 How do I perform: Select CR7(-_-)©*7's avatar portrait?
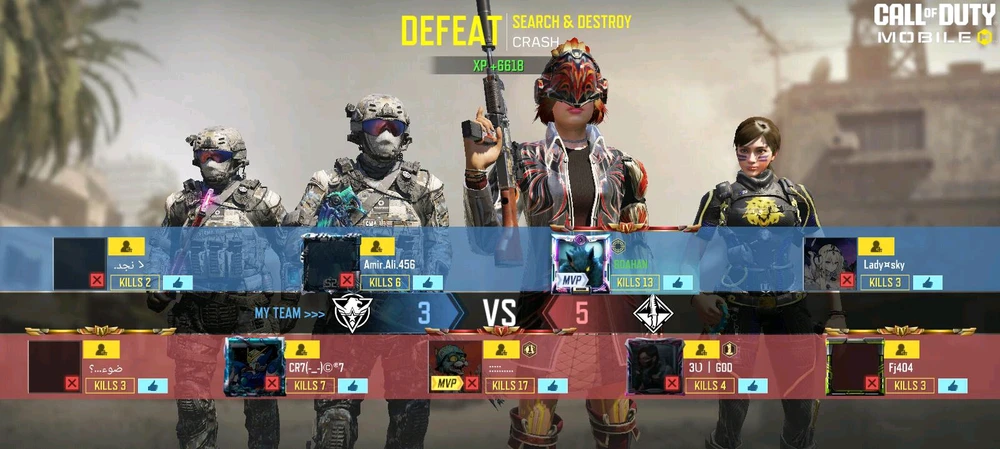click(255, 365)
